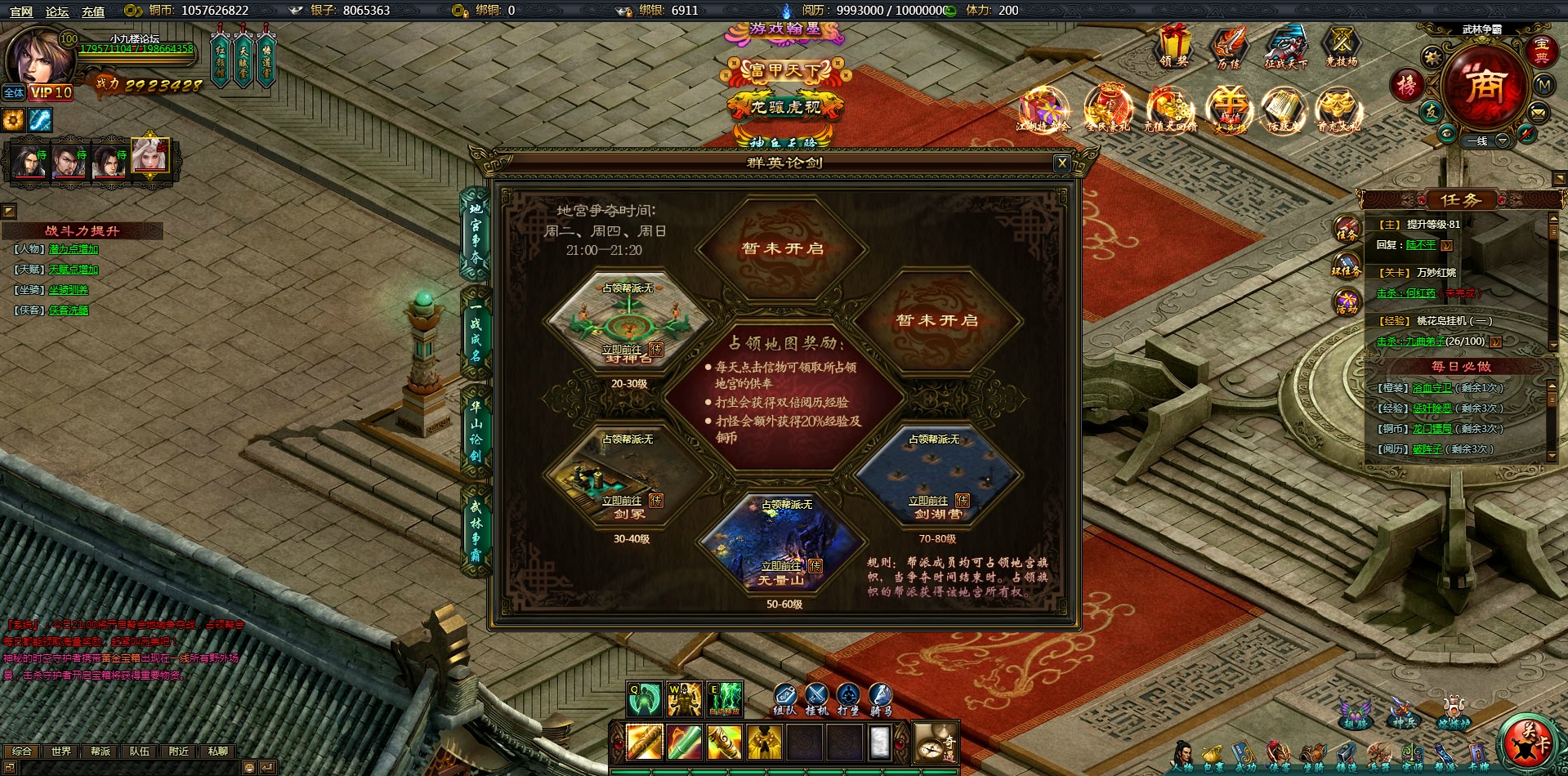The width and height of the screenshot is (1568, 776).
Task: Open the 充值 recharge link
Action: click(93, 11)
